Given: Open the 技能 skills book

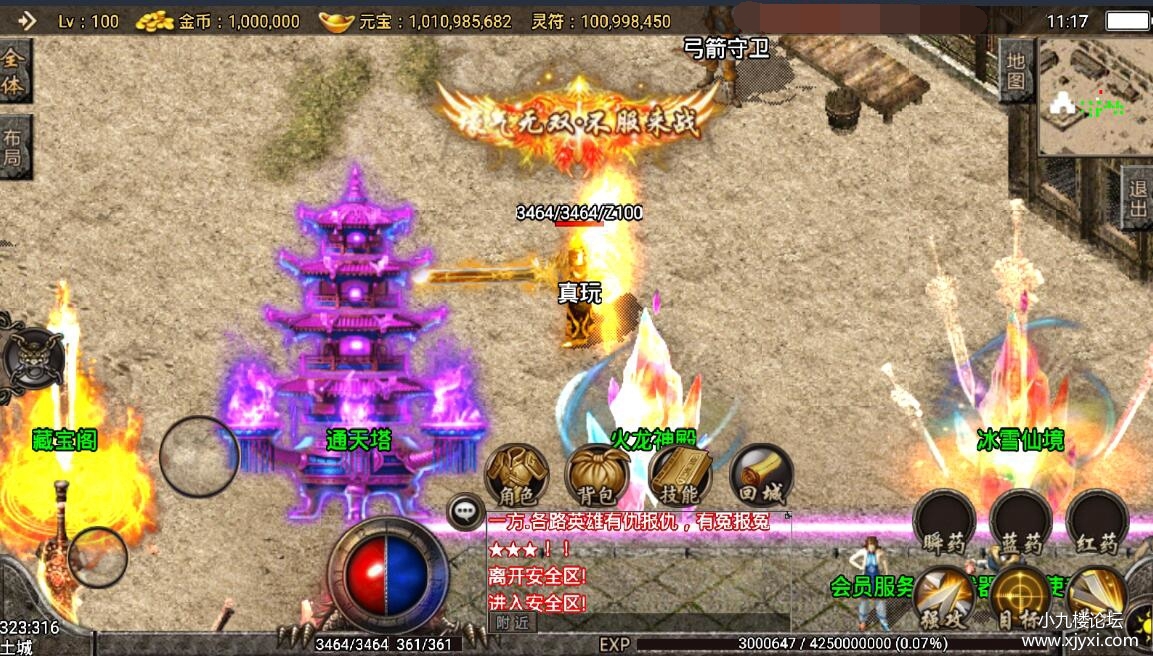Looking at the screenshot, I should point(680,475).
